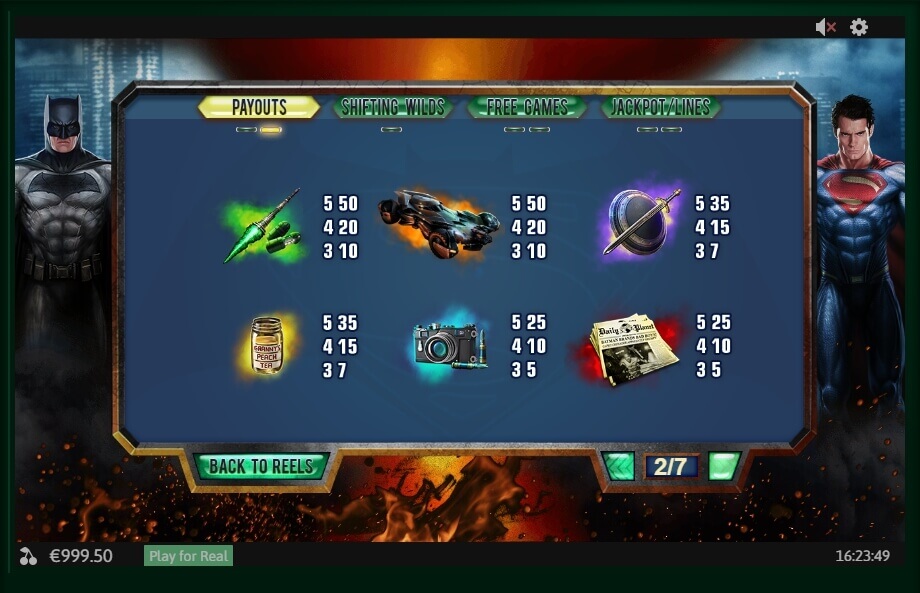Open the Shifting Wilds tab
The height and width of the screenshot is (593, 920).
392,107
